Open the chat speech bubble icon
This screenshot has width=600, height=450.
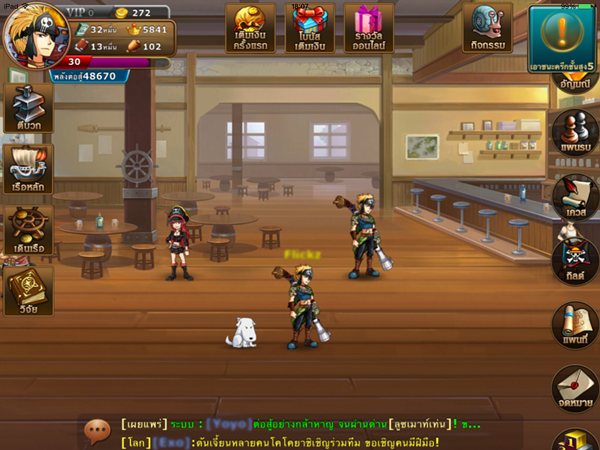click(97, 431)
